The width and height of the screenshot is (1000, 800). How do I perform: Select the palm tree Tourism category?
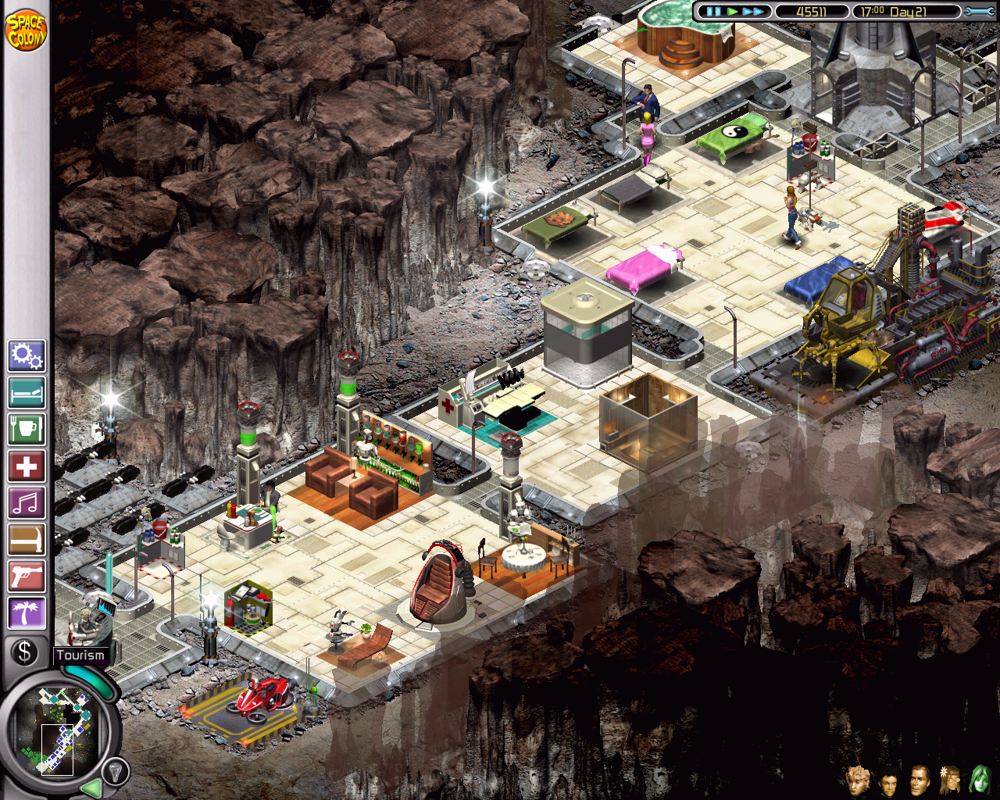[26, 613]
